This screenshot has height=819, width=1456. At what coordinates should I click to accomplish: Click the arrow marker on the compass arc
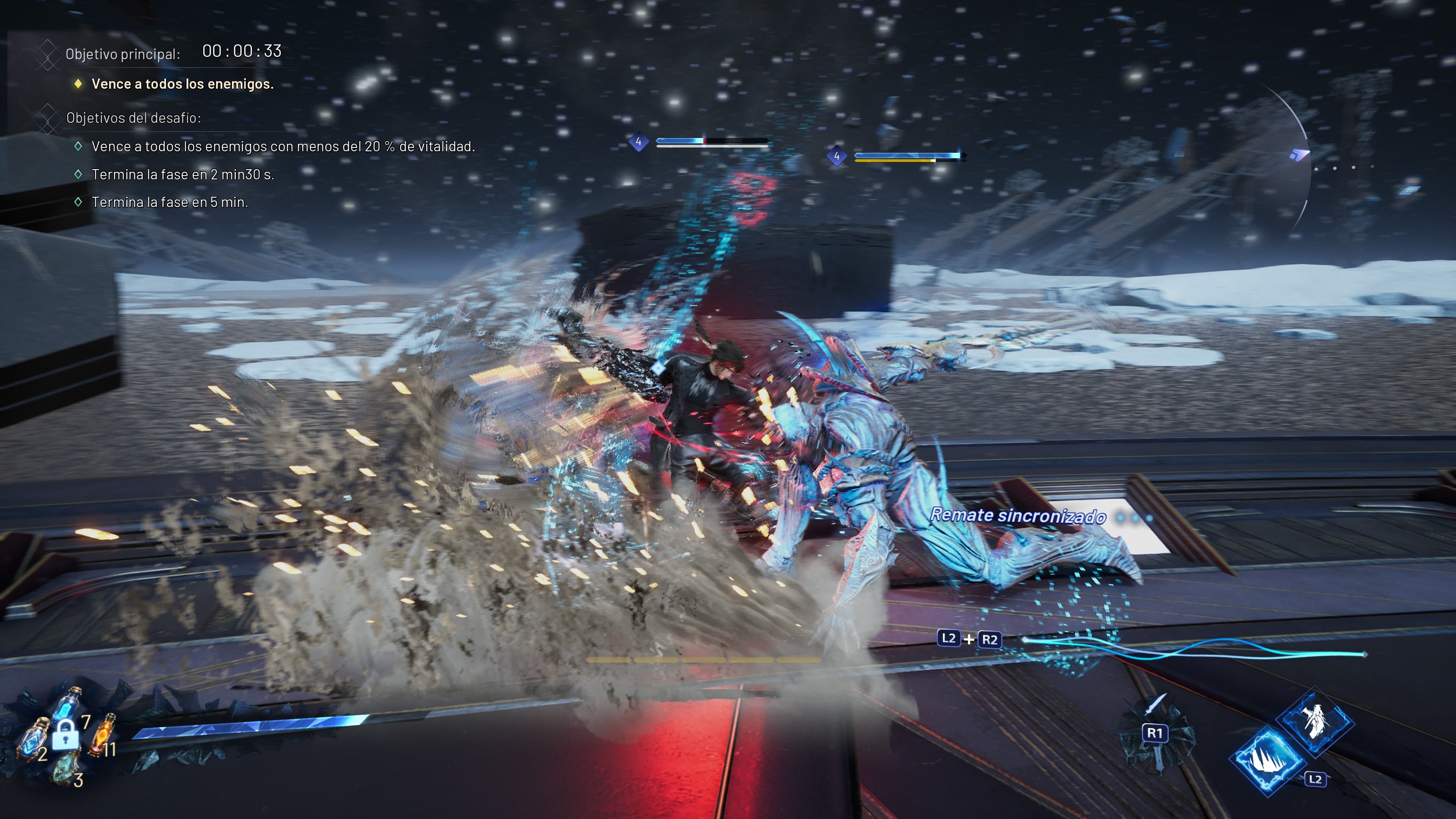[1299, 154]
